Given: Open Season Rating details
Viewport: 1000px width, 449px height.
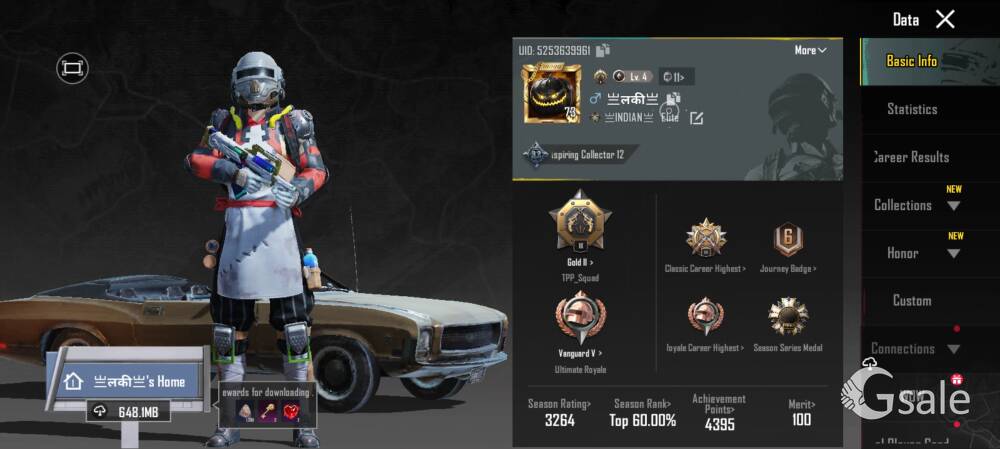Looking at the screenshot, I should tap(559, 413).
